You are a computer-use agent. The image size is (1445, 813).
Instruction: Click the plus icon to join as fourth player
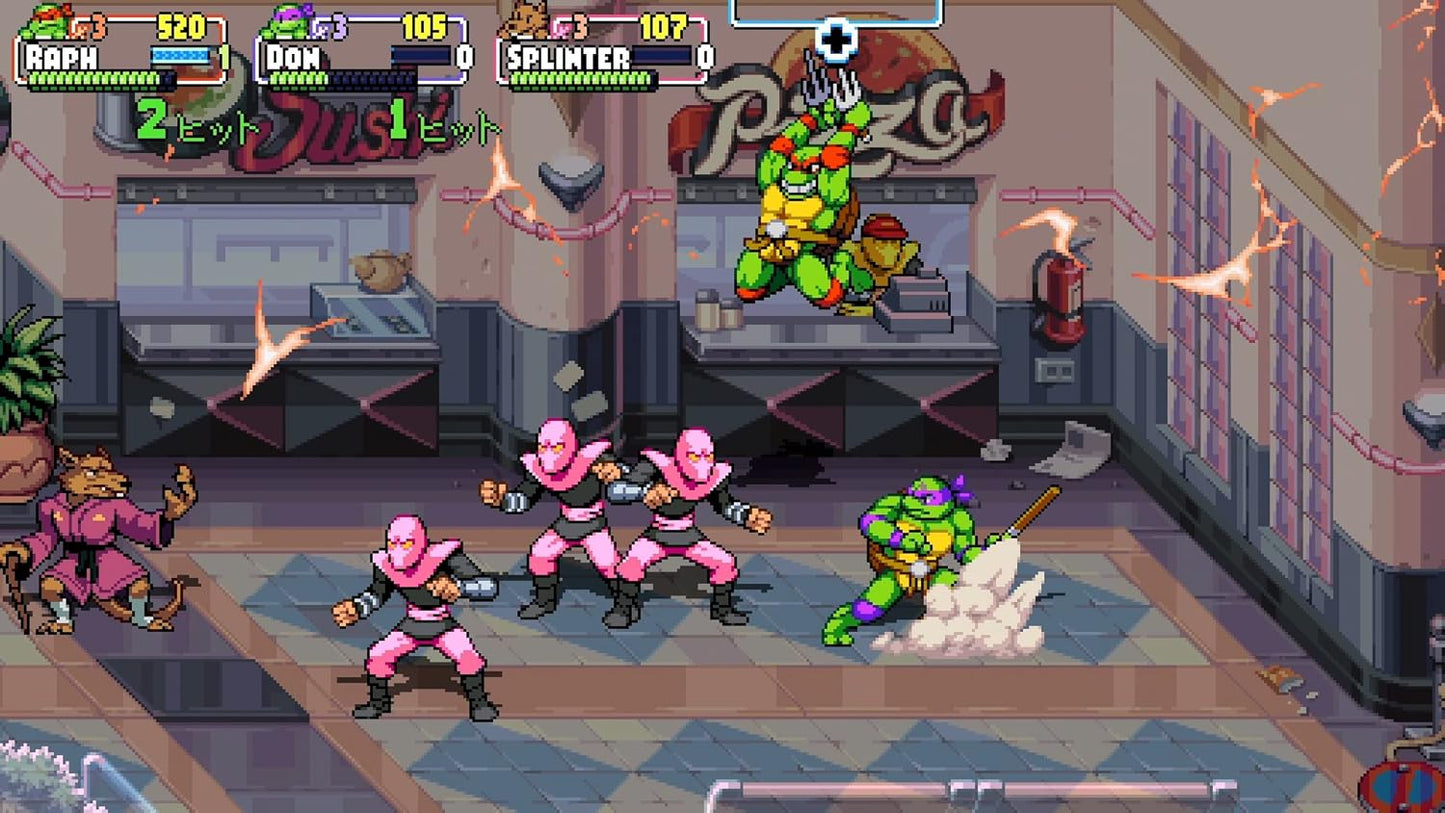pyautogui.click(x=836, y=40)
